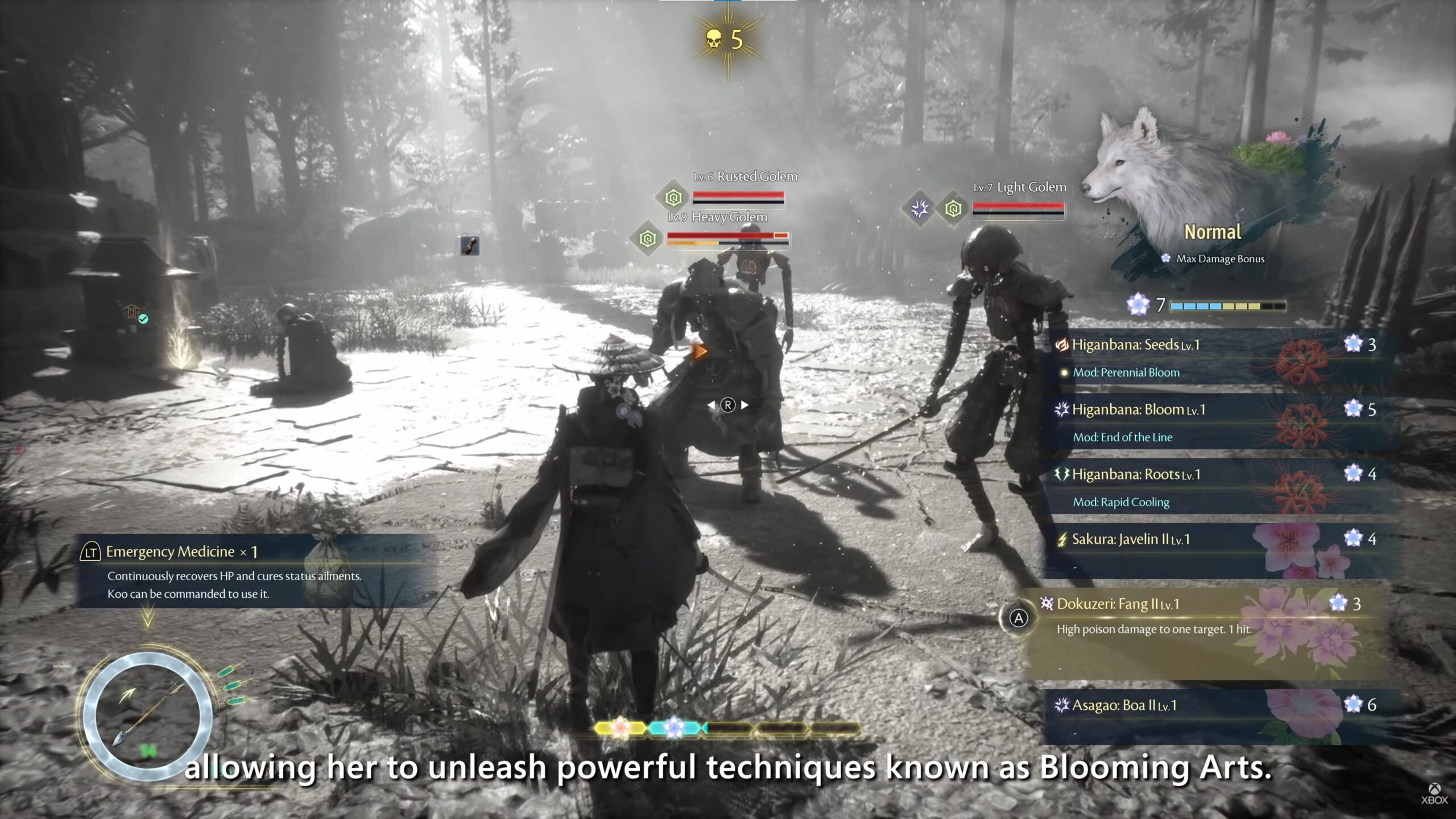Use the Emergency Medicine item panel
Image resolution: width=1456 pixels, height=819 pixels.
(256, 570)
